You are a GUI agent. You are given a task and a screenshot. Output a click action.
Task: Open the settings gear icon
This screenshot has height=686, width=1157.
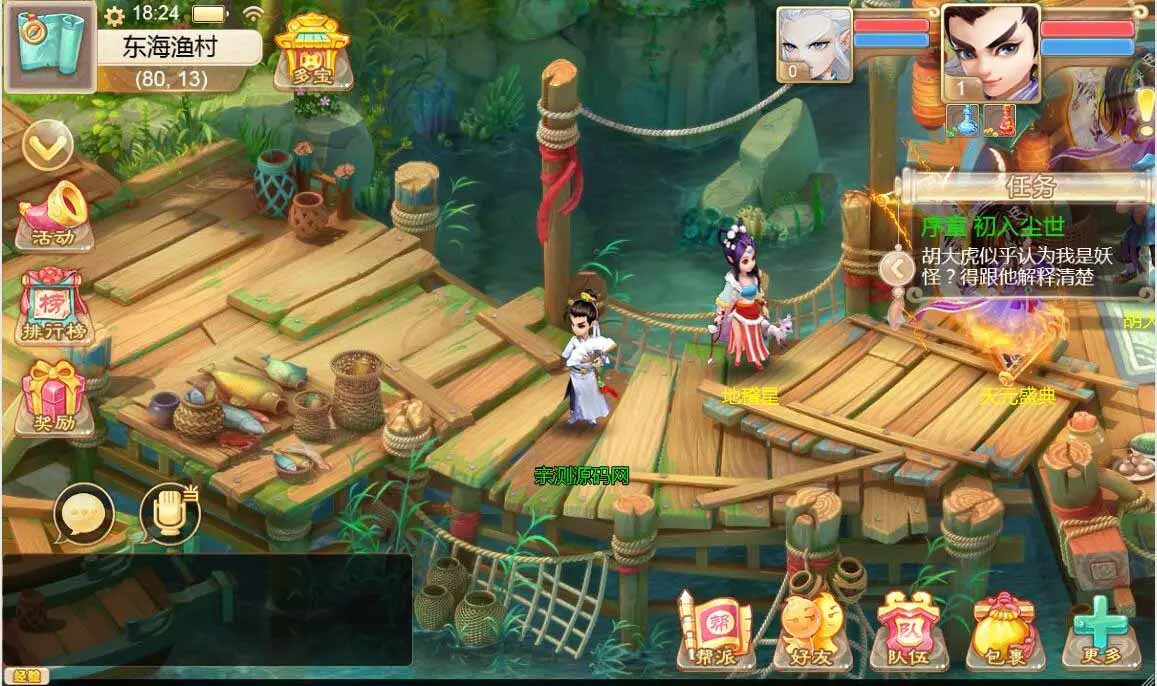(115, 15)
